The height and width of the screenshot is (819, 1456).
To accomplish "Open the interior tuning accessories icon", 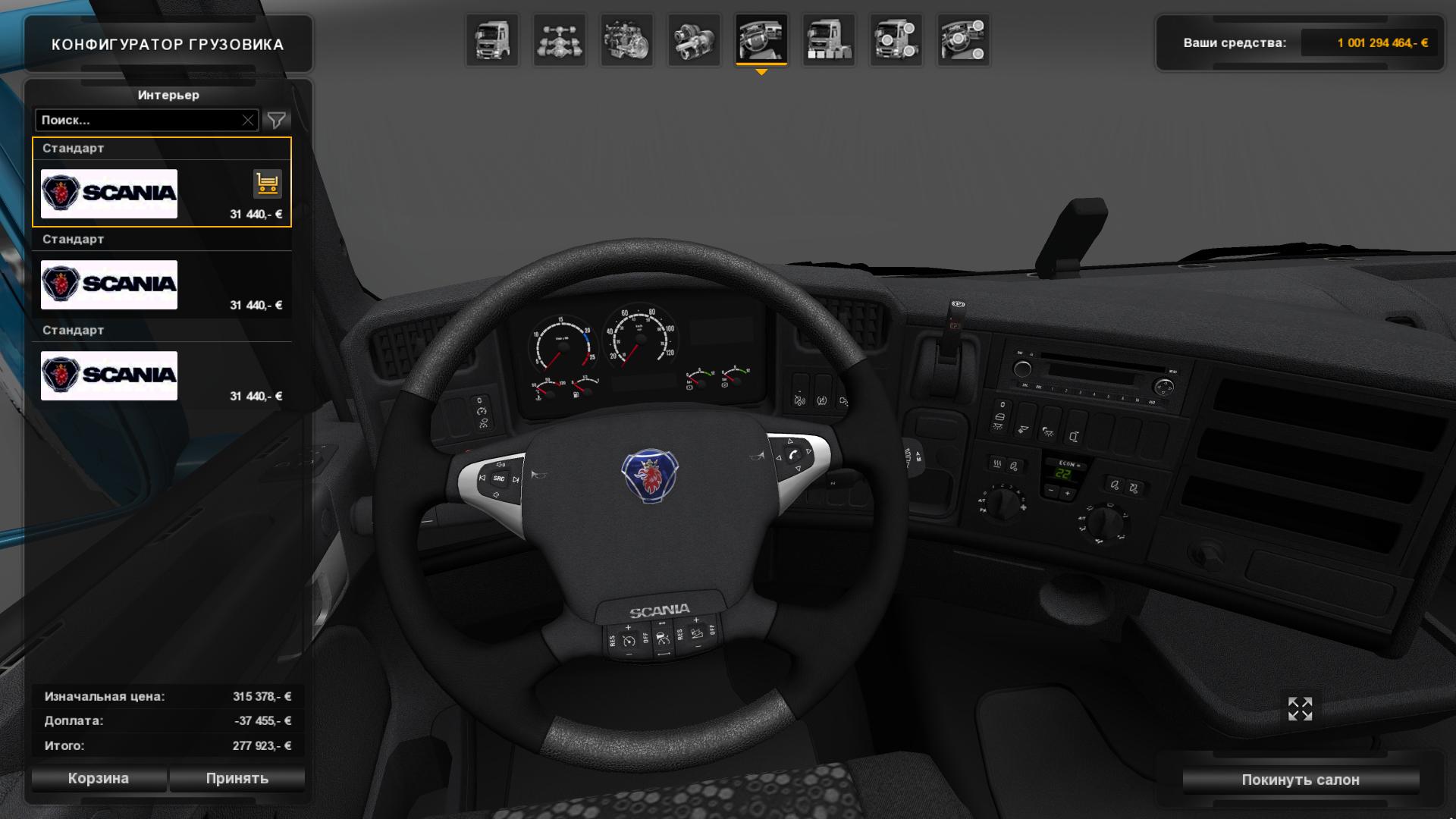I will (x=963, y=40).
